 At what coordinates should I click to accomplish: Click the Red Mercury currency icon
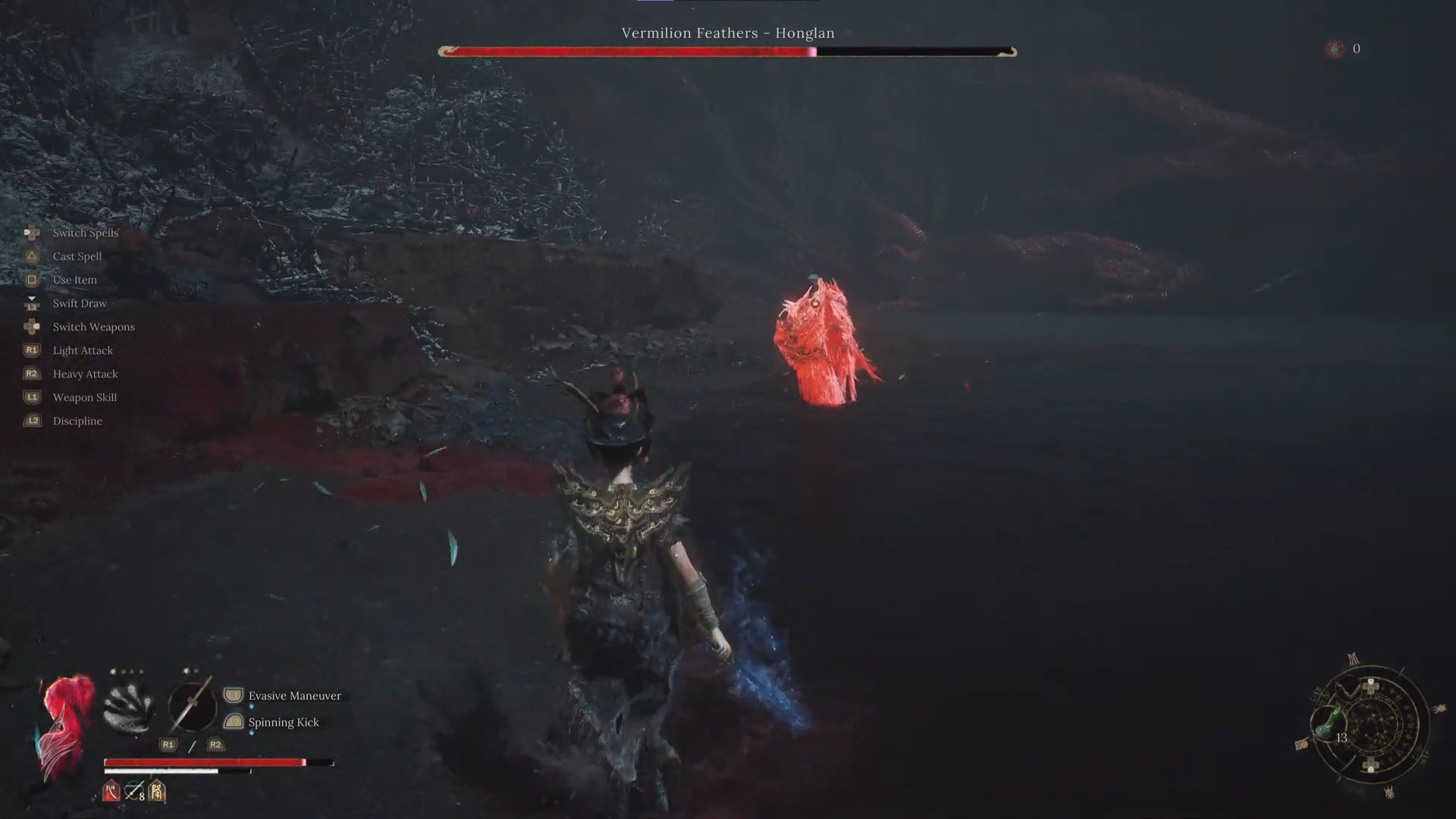1335,49
